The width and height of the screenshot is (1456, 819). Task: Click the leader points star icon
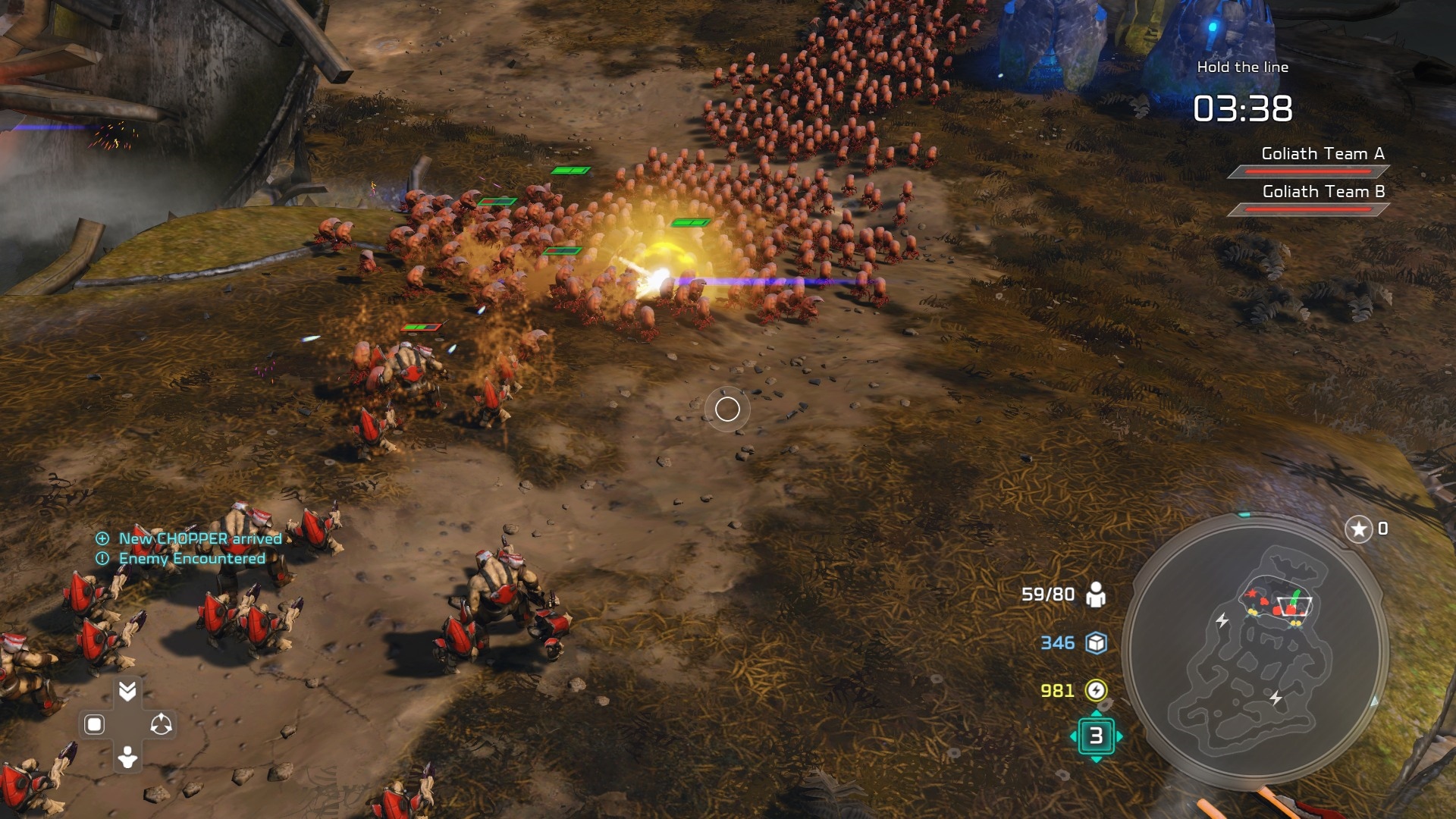click(1358, 529)
